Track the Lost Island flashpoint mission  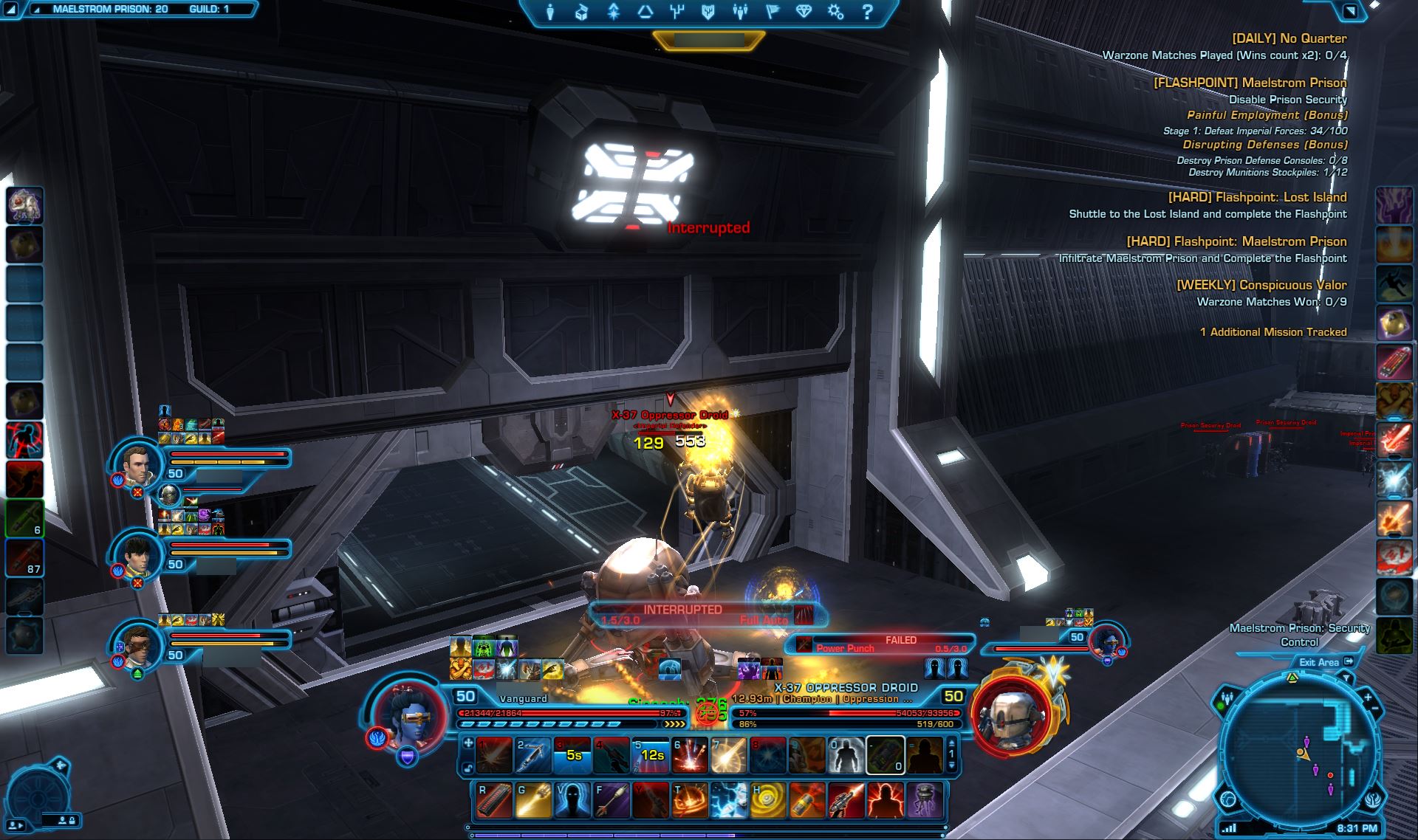[x=1256, y=197]
